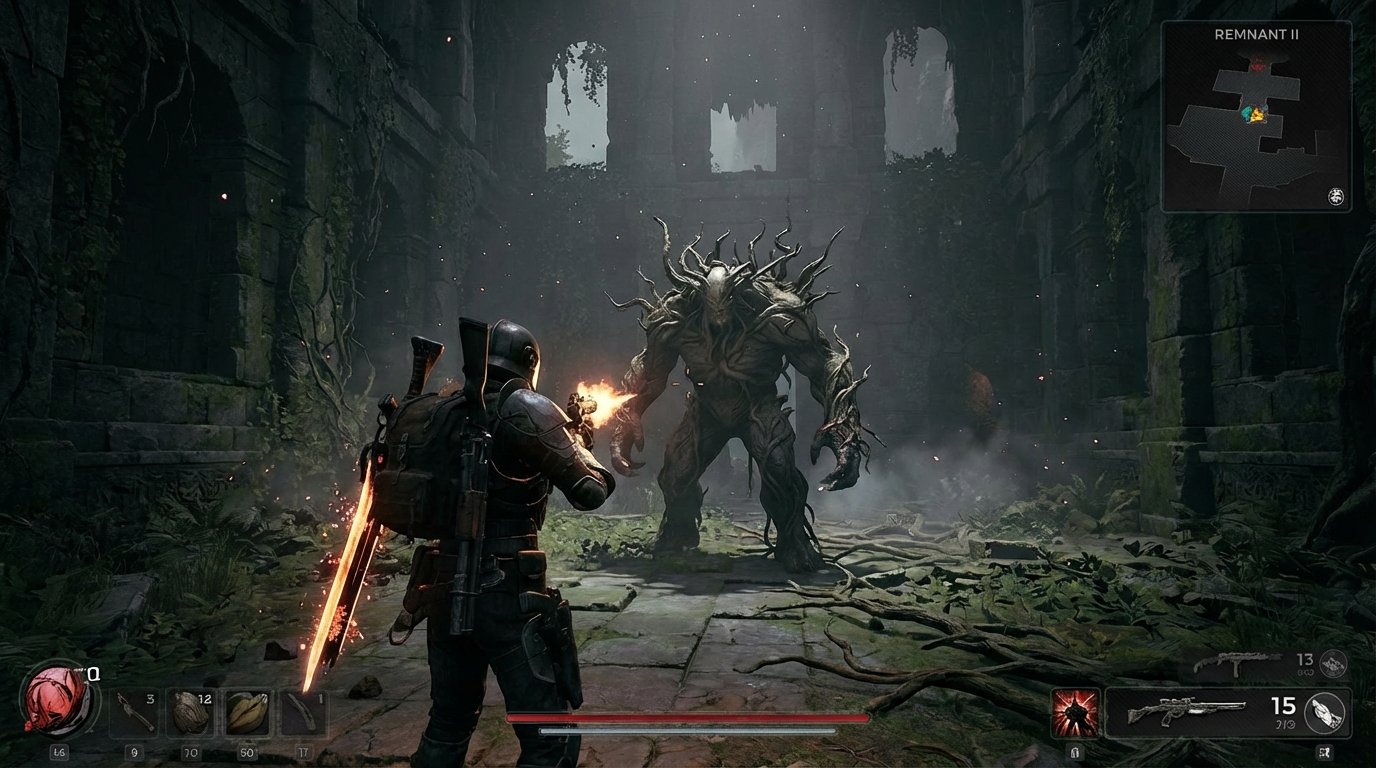Select the submachine gun weapon slot
Screen dimensions: 1376x768
click(x=1235, y=664)
